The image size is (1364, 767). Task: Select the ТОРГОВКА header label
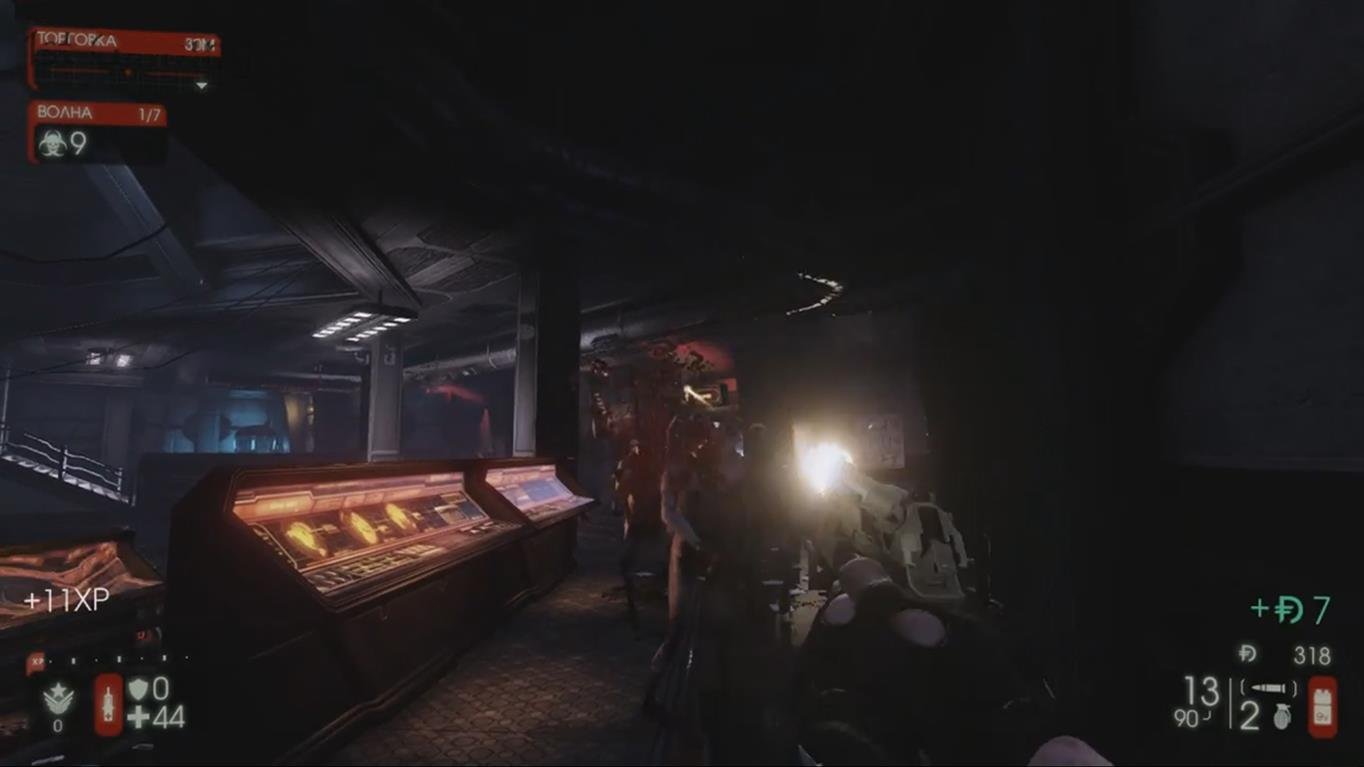(x=75, y=40)
